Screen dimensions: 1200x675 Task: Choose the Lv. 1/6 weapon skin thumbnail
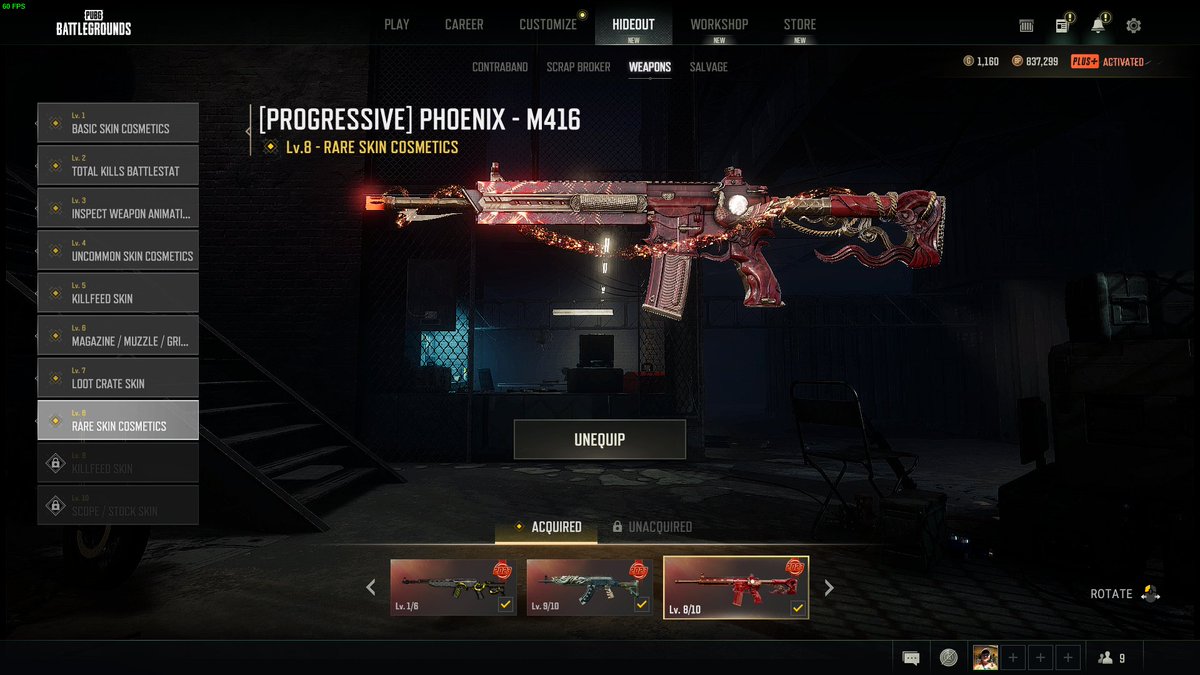coord(453,587)
